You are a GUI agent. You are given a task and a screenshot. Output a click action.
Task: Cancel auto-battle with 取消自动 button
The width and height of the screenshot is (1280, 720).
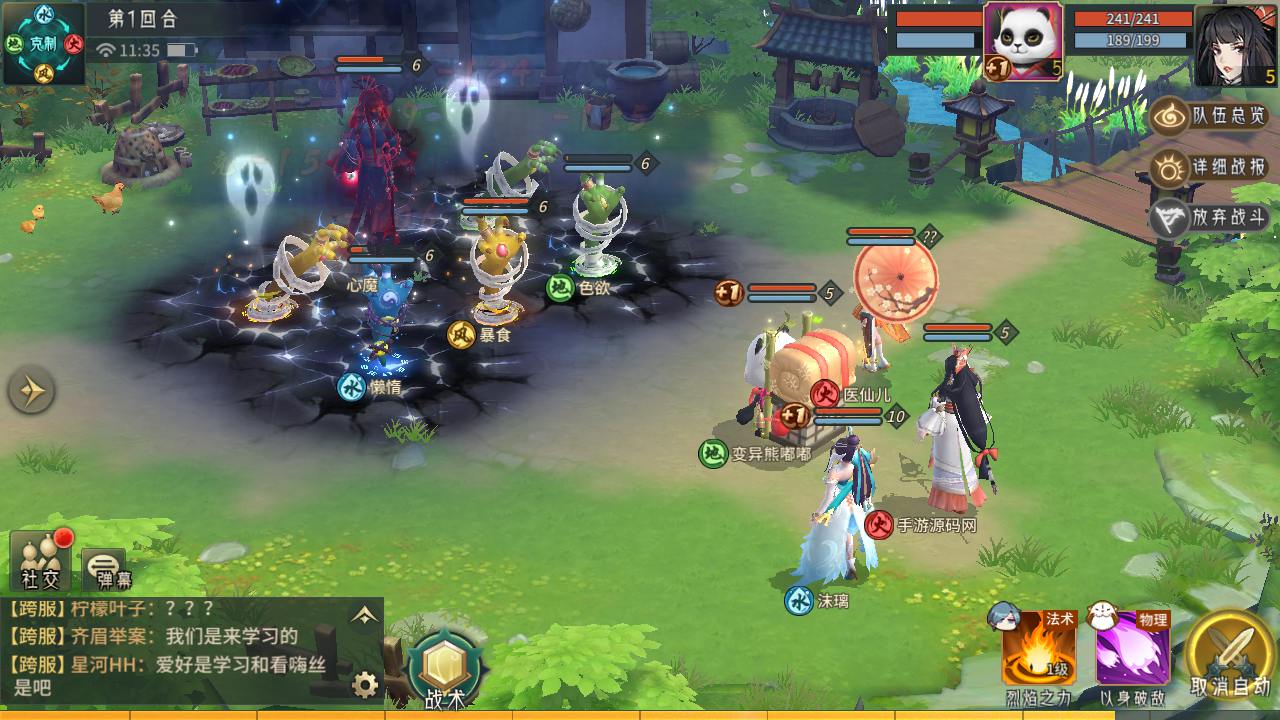1231,653
